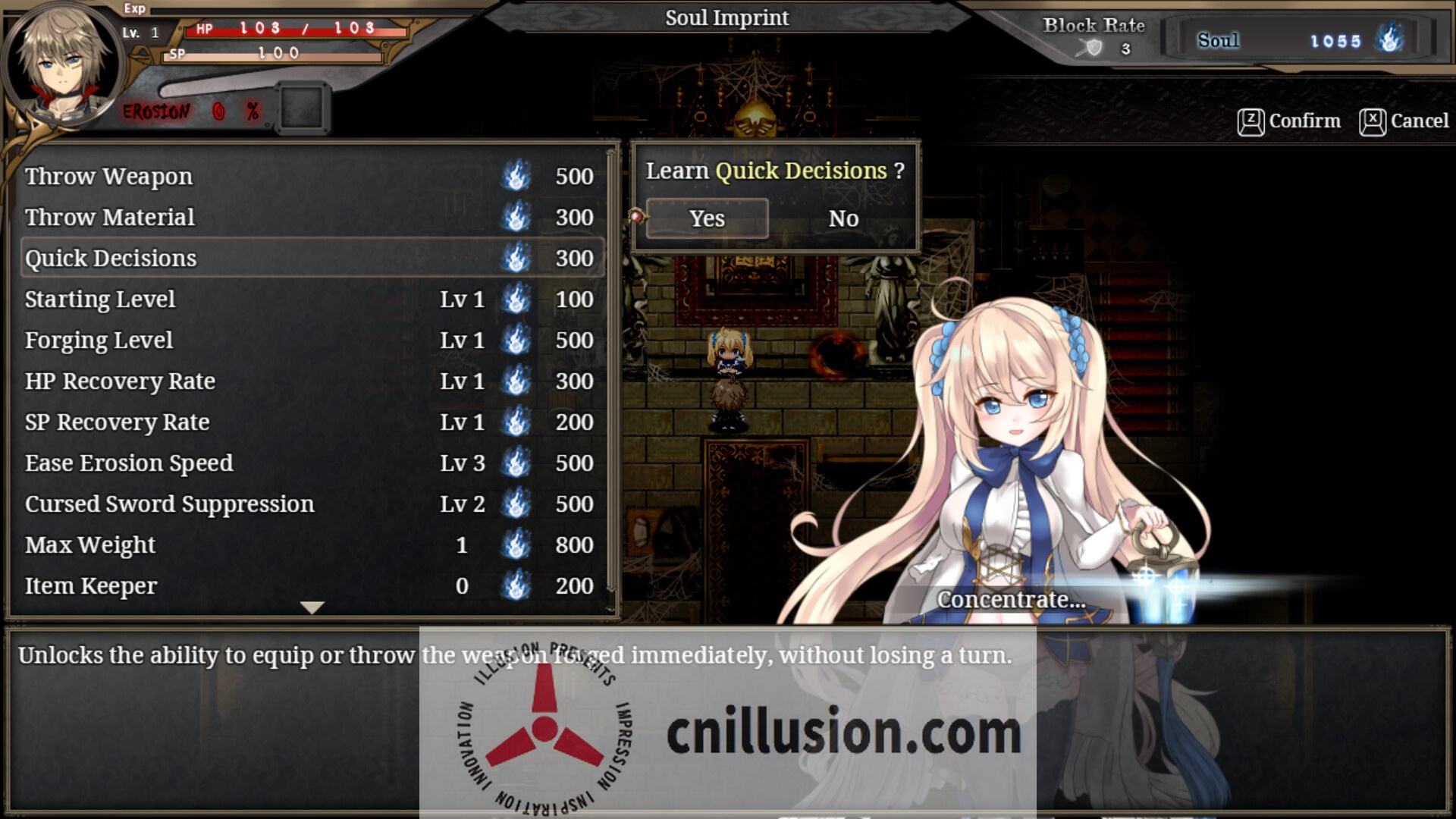Click the soul flame icon beside Throw Weapon
This screenshot has width=1456, height=819.
pyautogui.click(x=516, y=177)
